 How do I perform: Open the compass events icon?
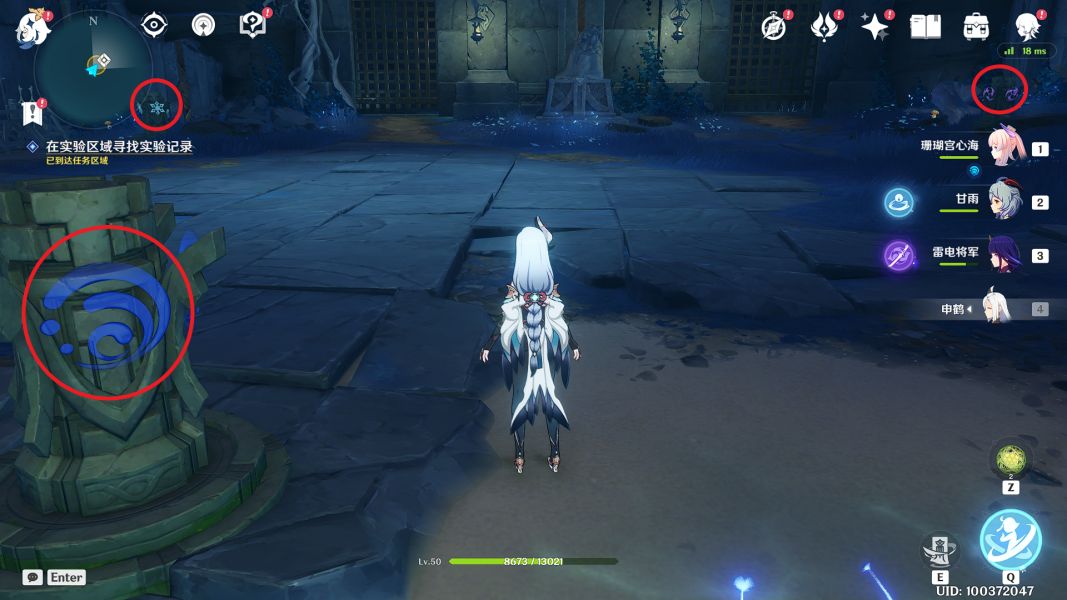(x=774, y=27)
